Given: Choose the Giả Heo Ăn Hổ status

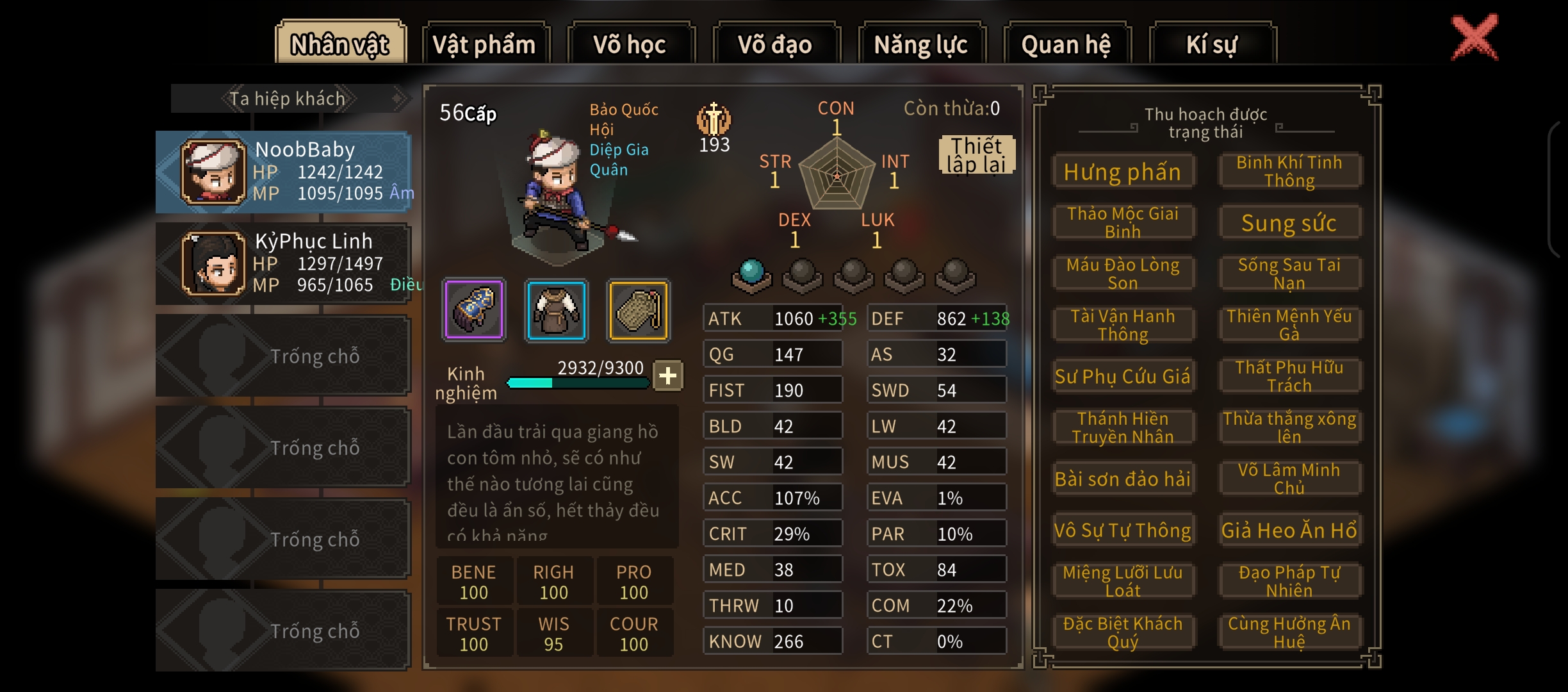Looking at the screenshot, I should pyautogui.click(x=1289, y=530).
